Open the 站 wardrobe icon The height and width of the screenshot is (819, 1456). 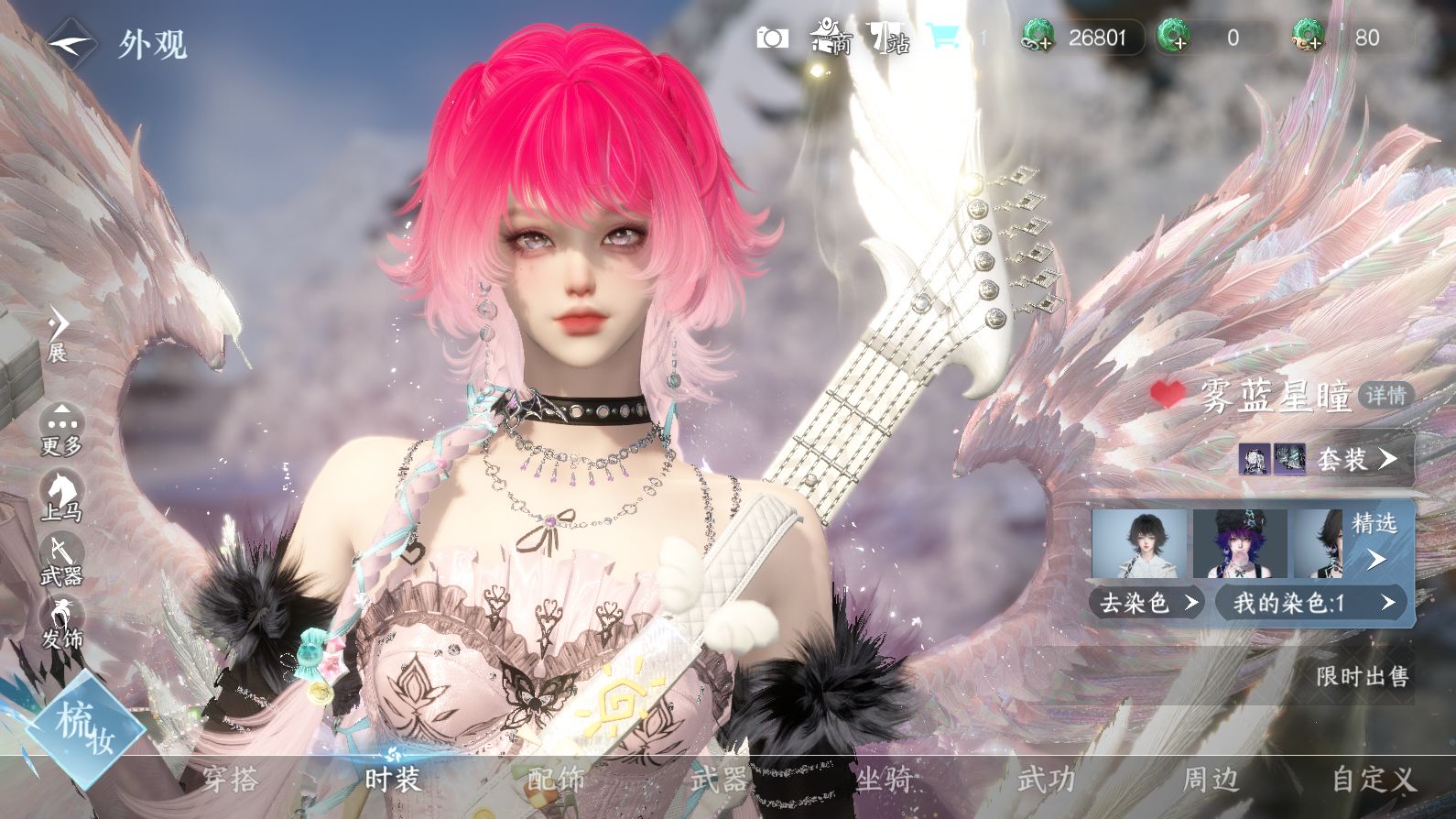click(889, 38)
